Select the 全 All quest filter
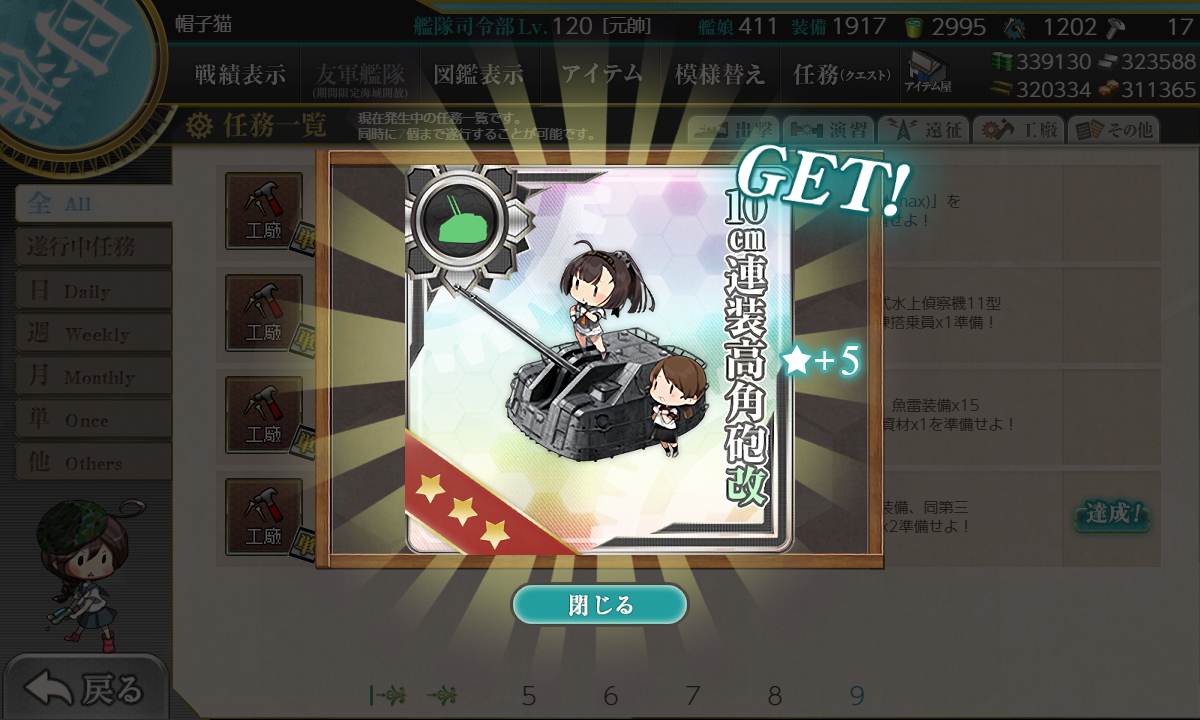The width and height of the screenshot is (1200, 720). (92, 204)
